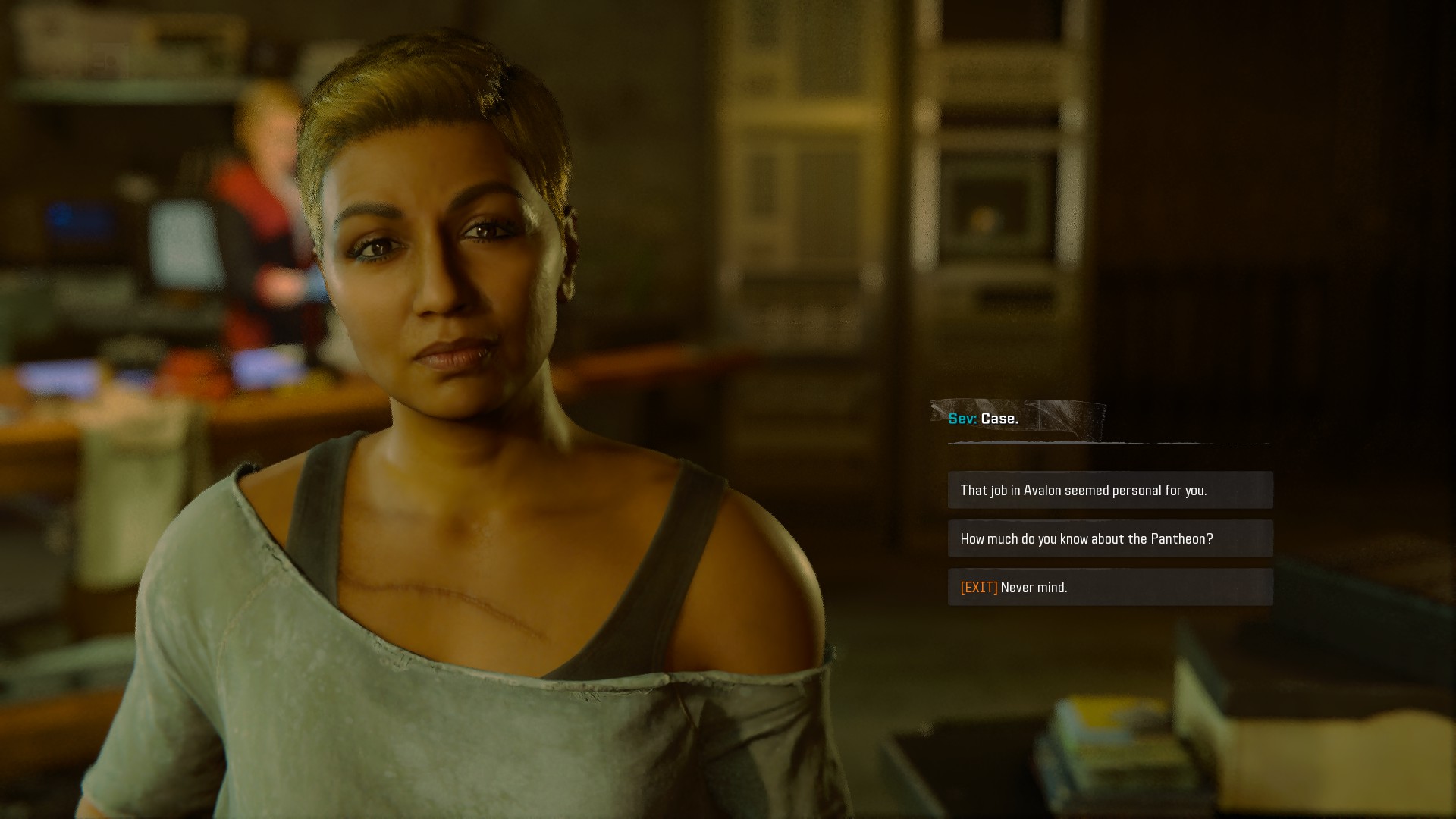Choose "That job in Avalon seemed personal" reply

[1109, 491]
